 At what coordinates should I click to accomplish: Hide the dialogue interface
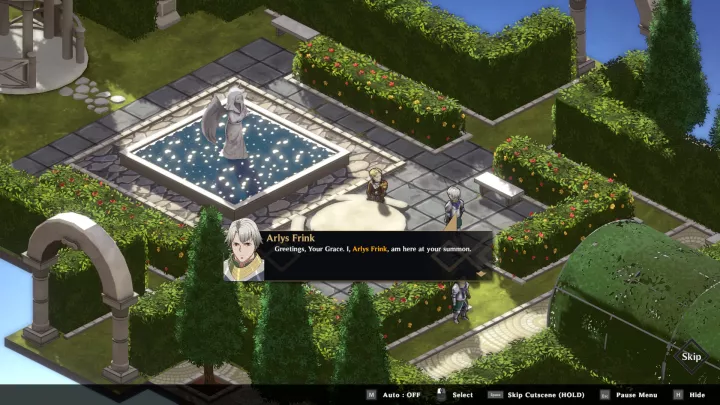tap(696, 395)
